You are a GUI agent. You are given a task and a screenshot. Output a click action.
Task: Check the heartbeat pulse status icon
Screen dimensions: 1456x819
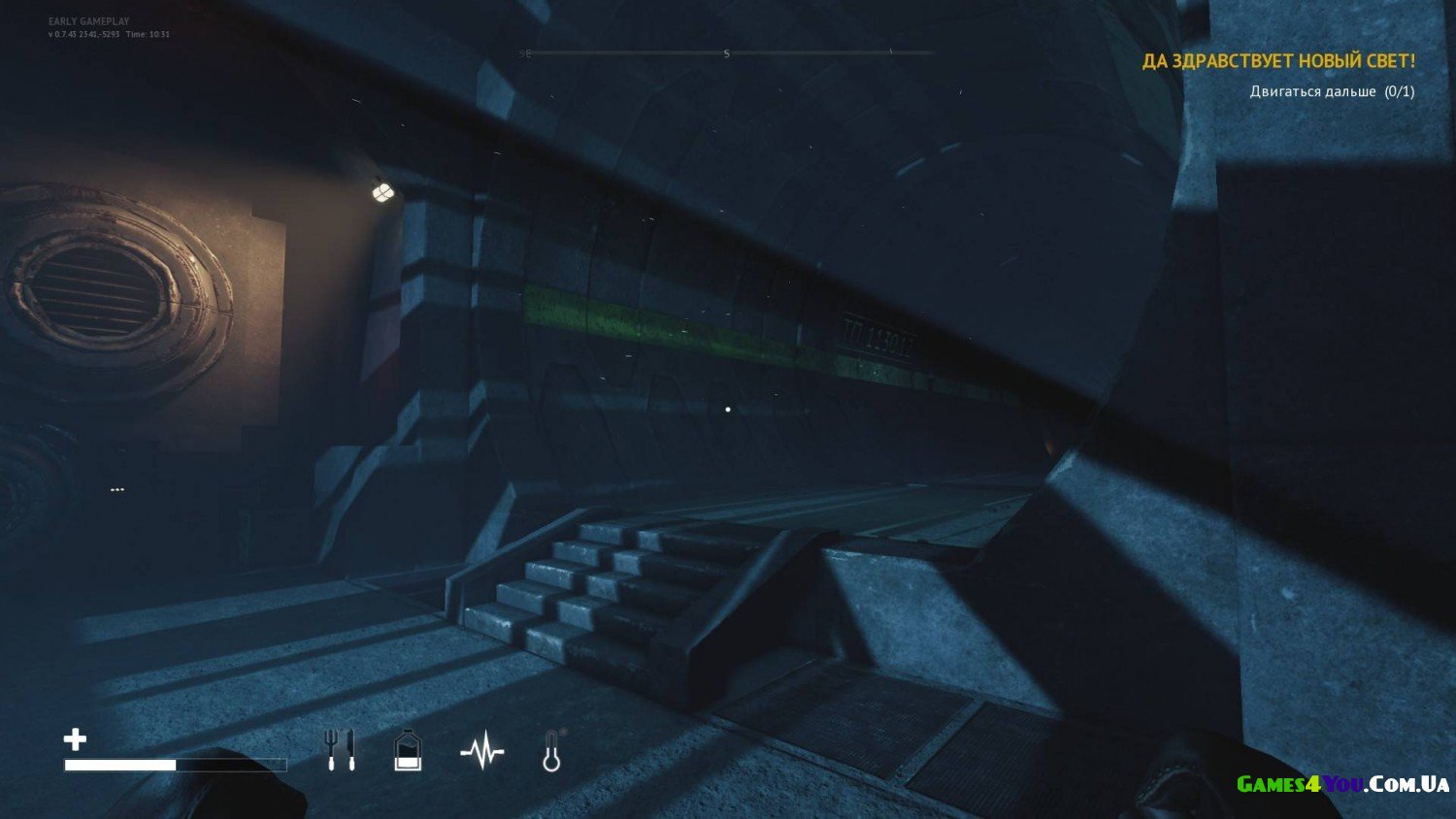[482, 751]
